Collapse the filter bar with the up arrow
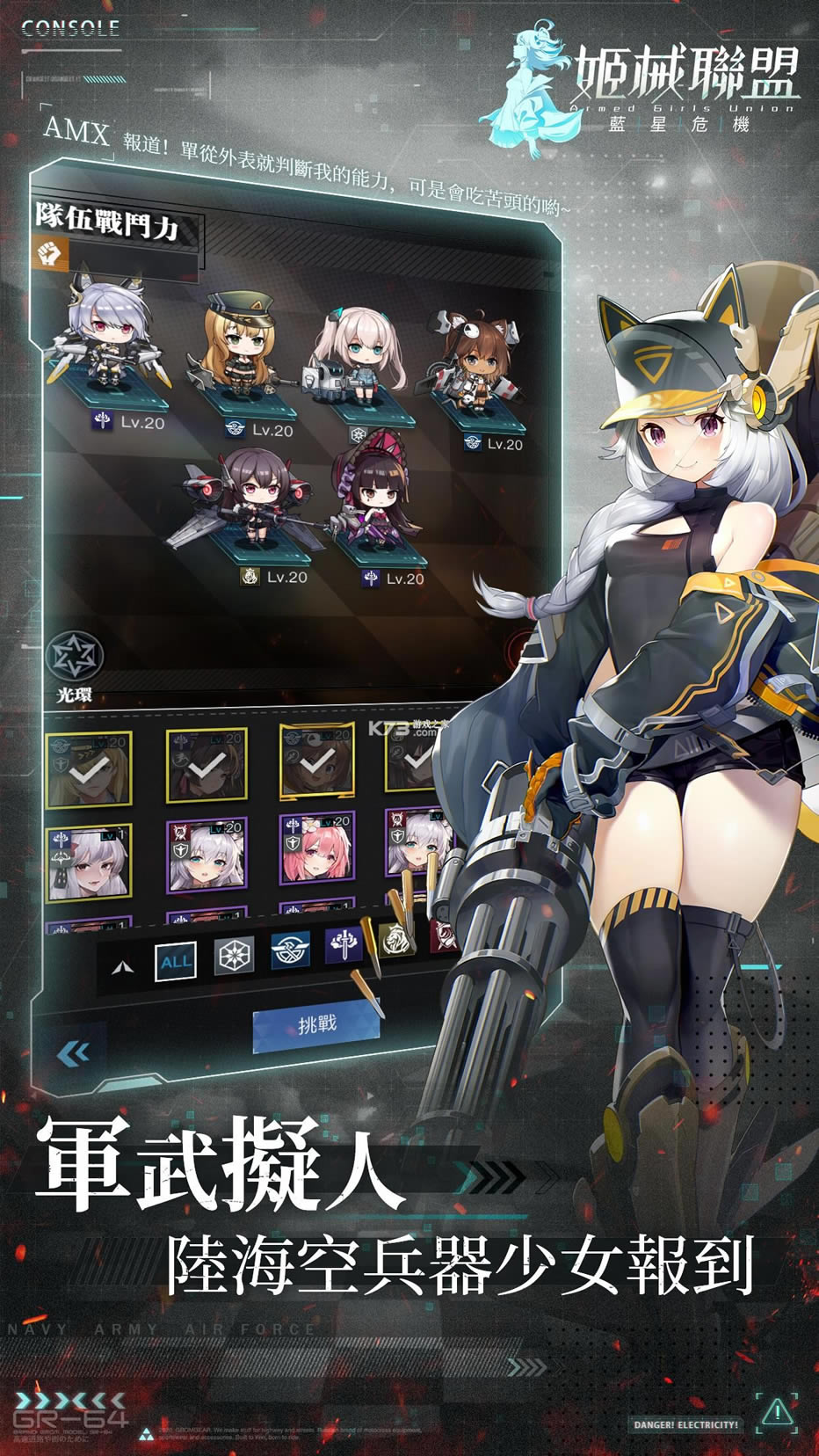This screenshot has width=819, height=1456. (x=124, y=967)
